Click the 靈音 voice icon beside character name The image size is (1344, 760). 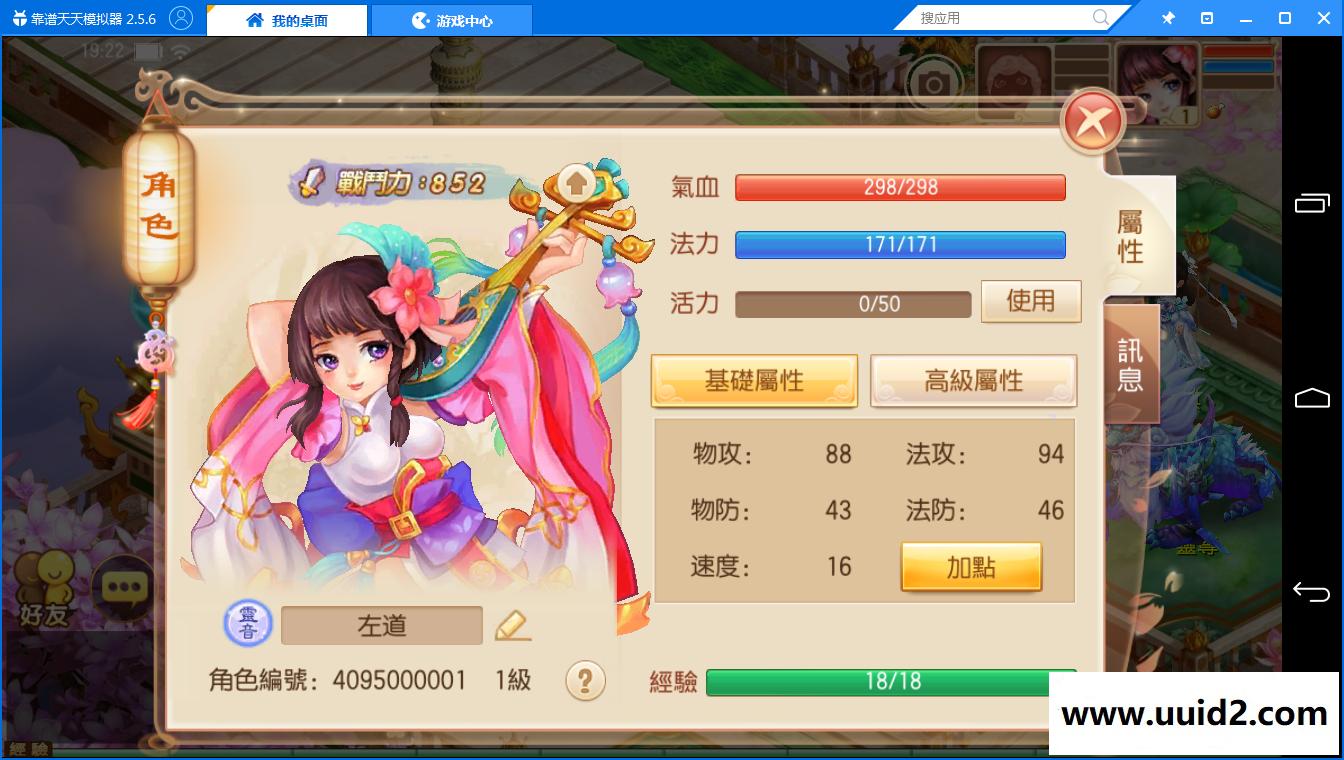point(246,623)
